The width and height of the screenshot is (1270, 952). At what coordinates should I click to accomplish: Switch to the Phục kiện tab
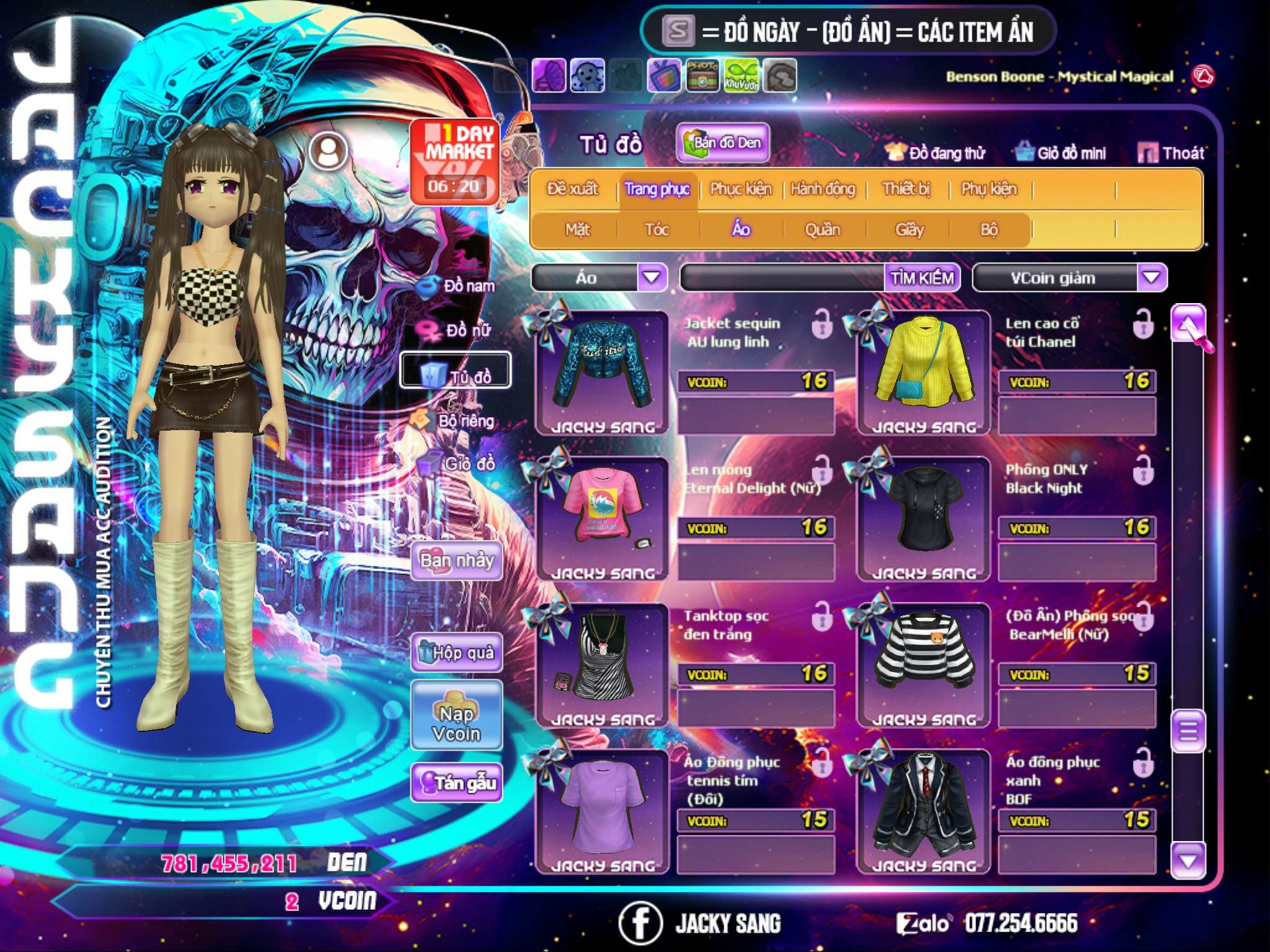click(740, 189)
